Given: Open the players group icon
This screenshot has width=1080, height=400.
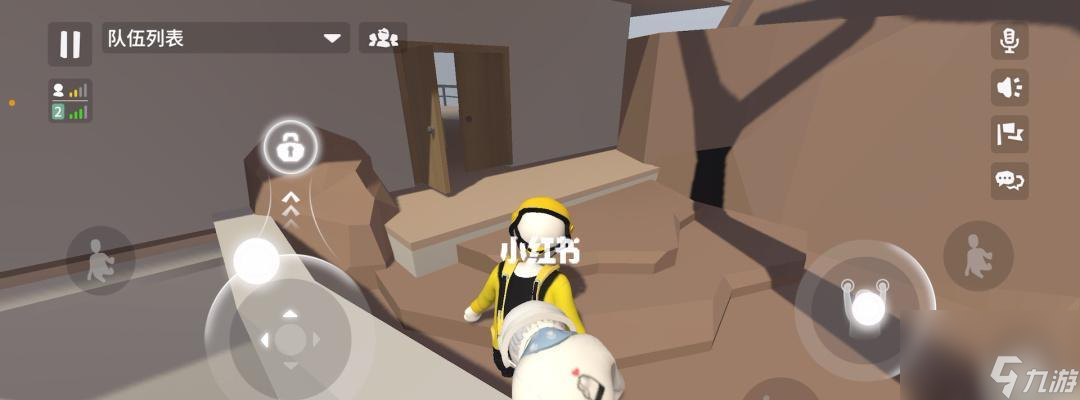Looking at the screenshot, I should pyautogui.click(x=383, y=39).
